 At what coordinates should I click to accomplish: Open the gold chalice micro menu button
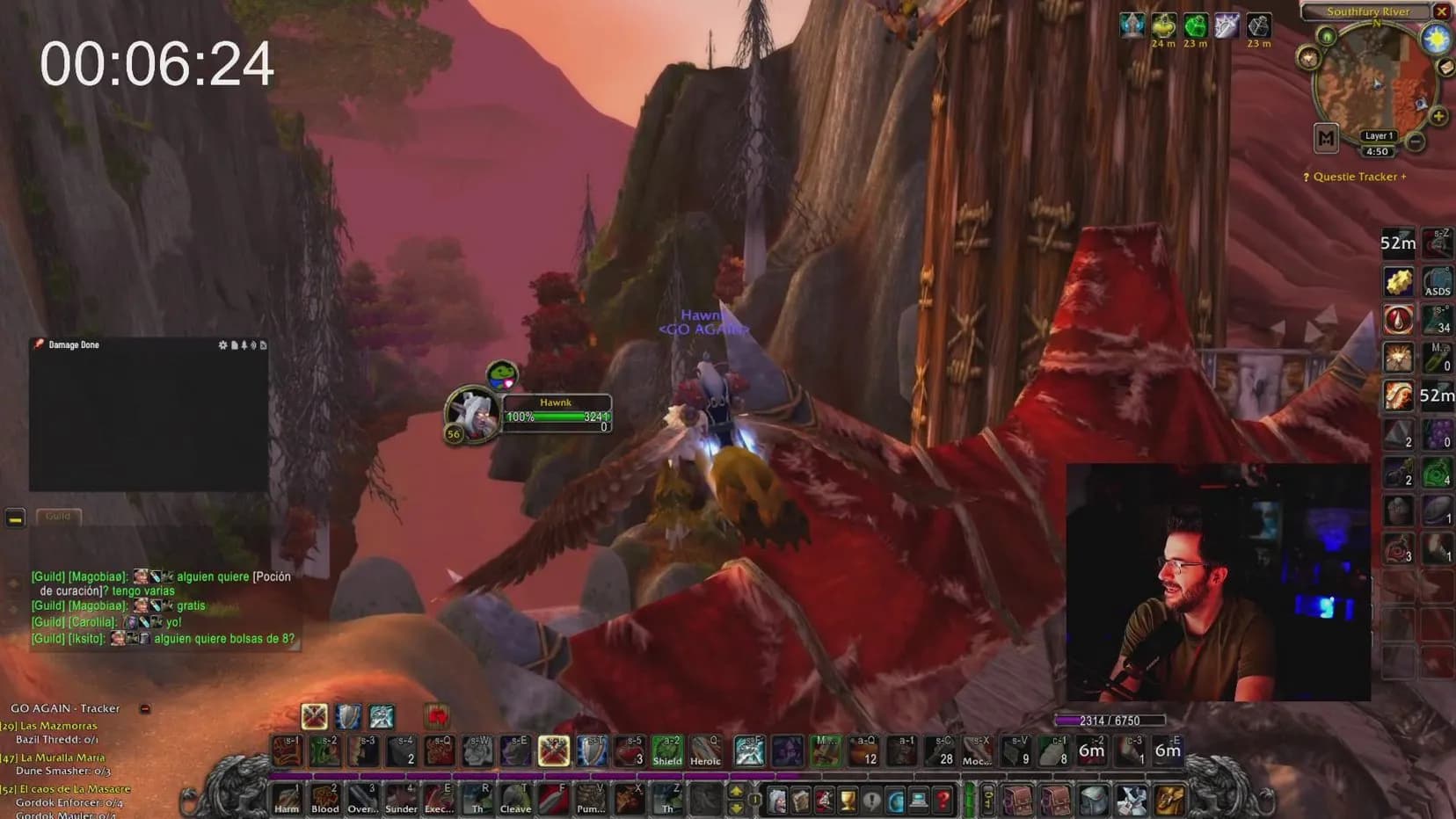(848, 800)
